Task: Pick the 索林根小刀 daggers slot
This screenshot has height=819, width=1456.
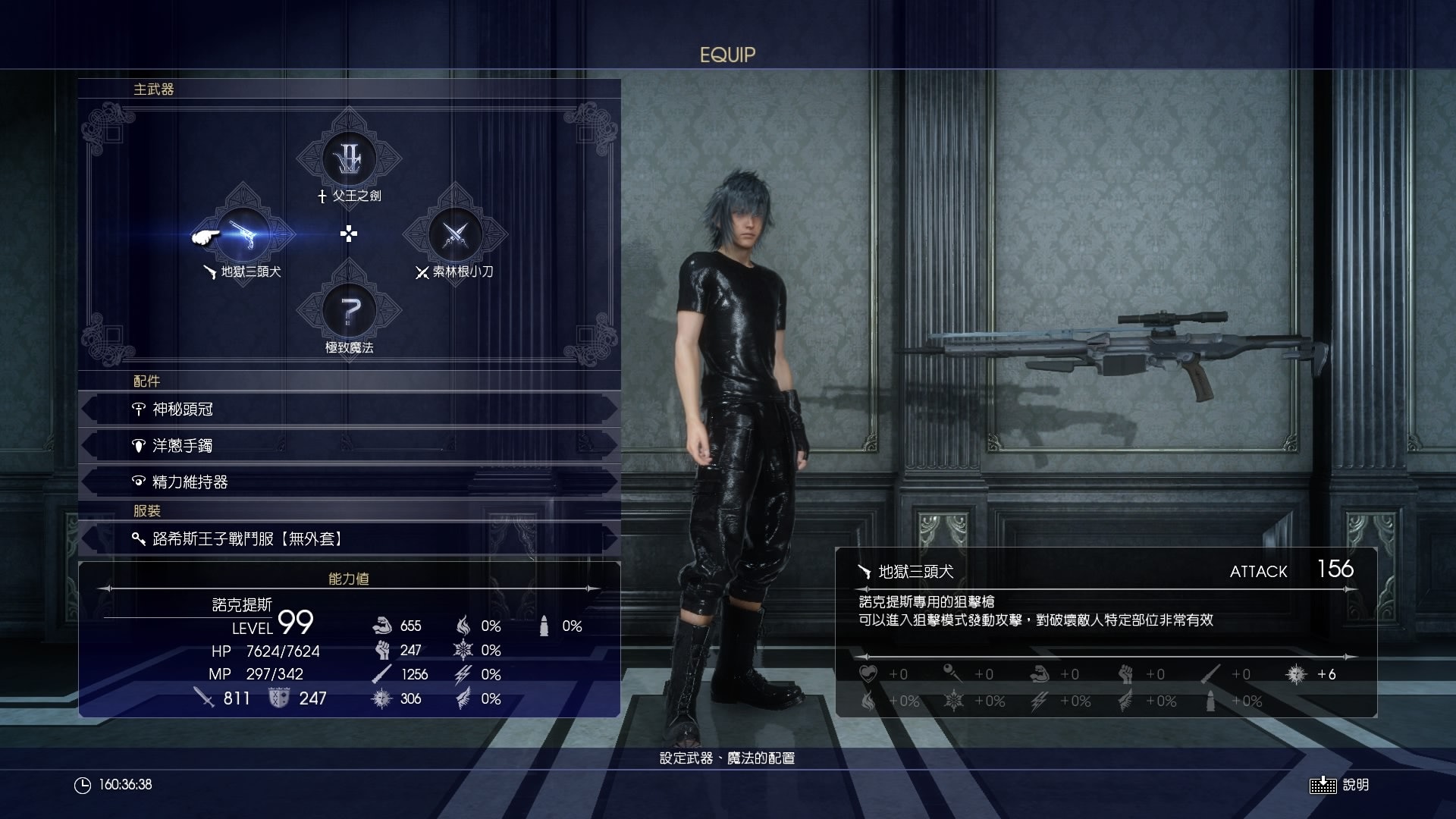Action: [454, 235]
